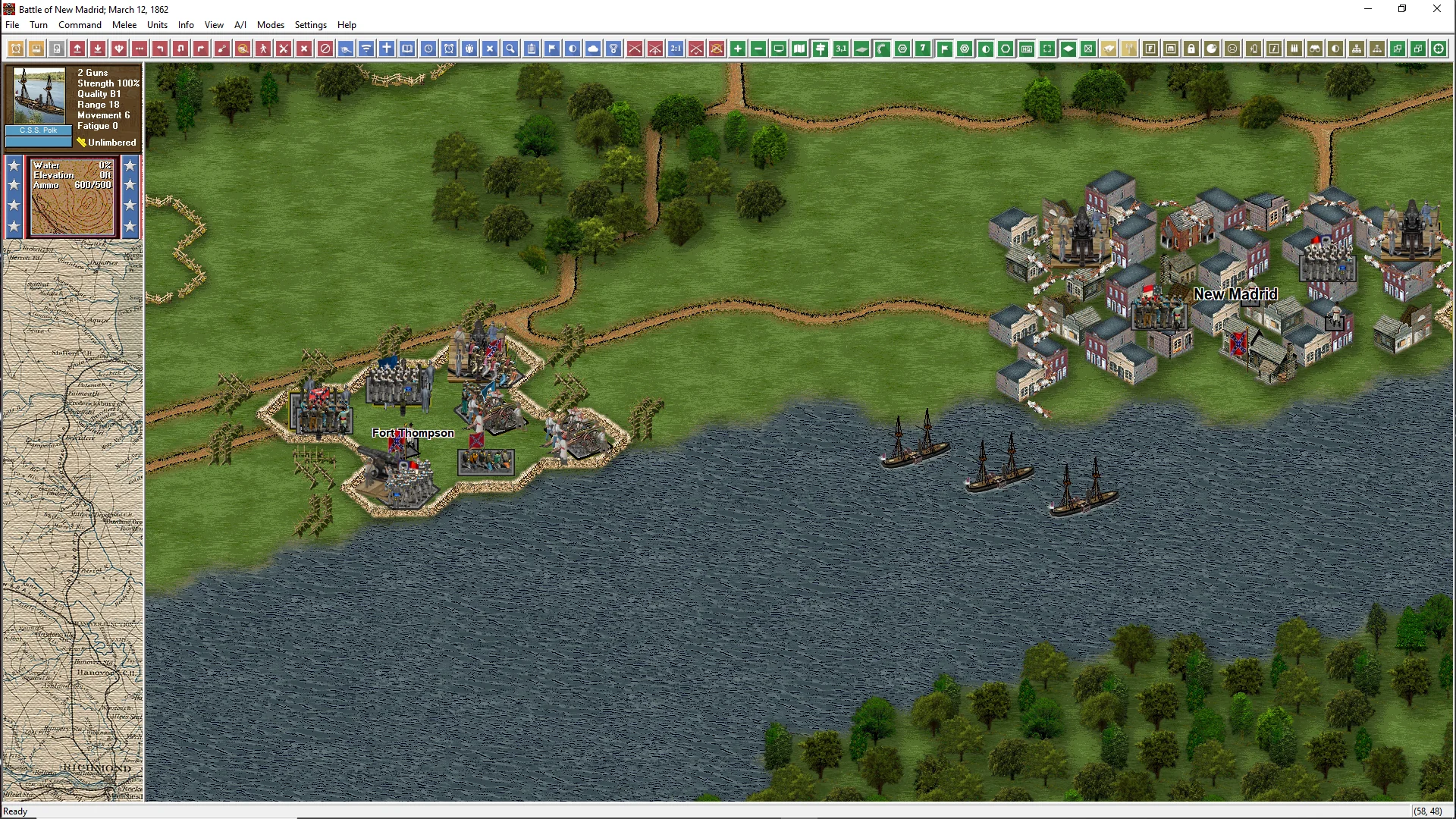The image size is (1456, 819).
Task: Open the Units menu
Action: click(157, 25)
